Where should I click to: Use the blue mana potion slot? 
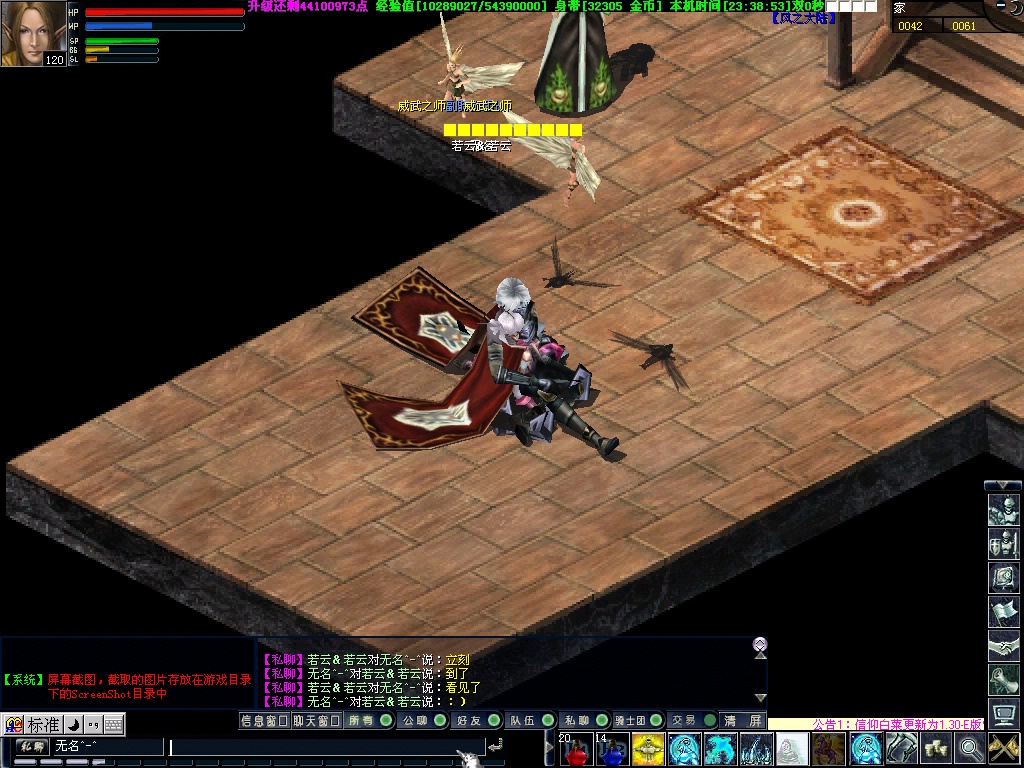[x=612, y=749]
